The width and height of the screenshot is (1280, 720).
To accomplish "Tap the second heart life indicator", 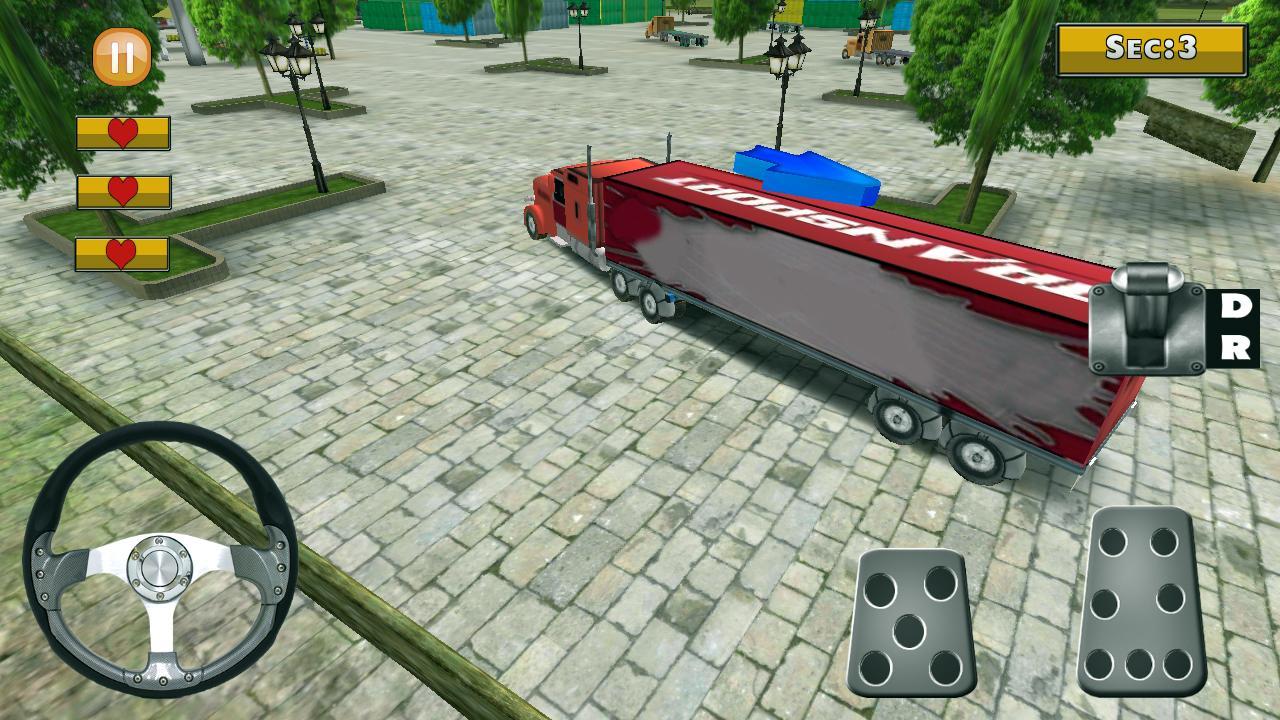I will point(120,190).
